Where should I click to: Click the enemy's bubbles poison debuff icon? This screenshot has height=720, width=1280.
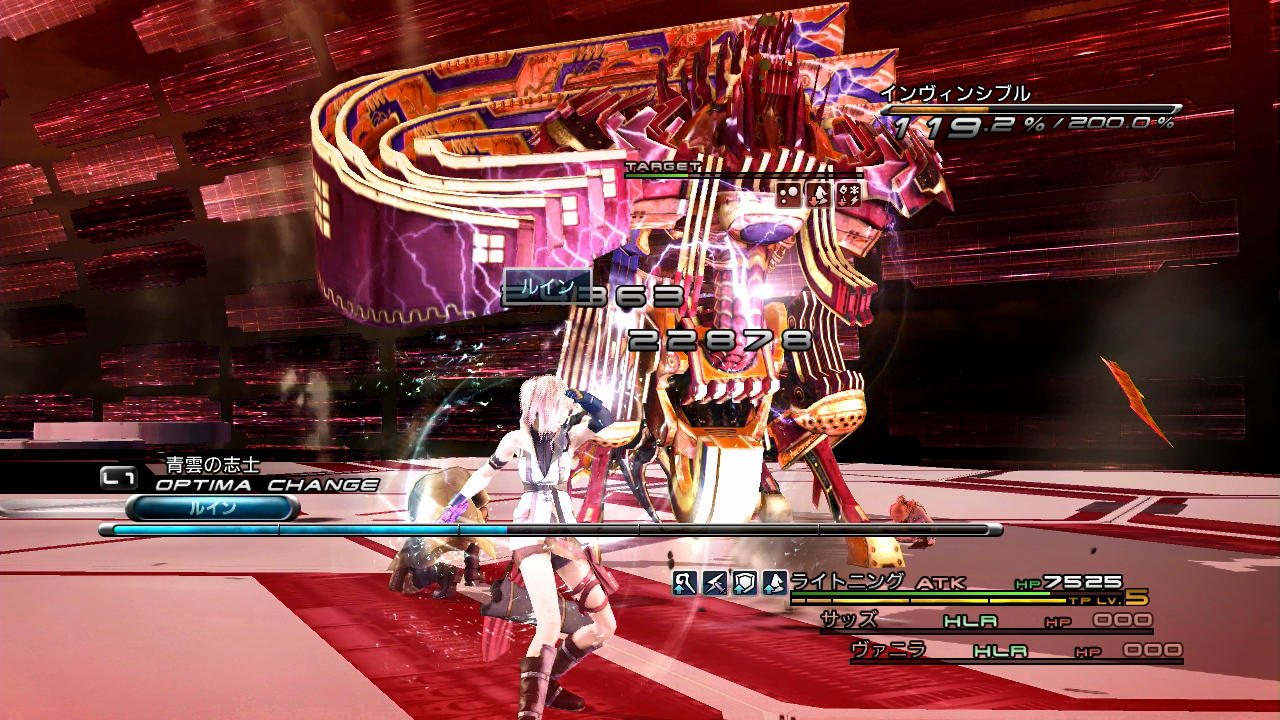click(x=790, y=195)
